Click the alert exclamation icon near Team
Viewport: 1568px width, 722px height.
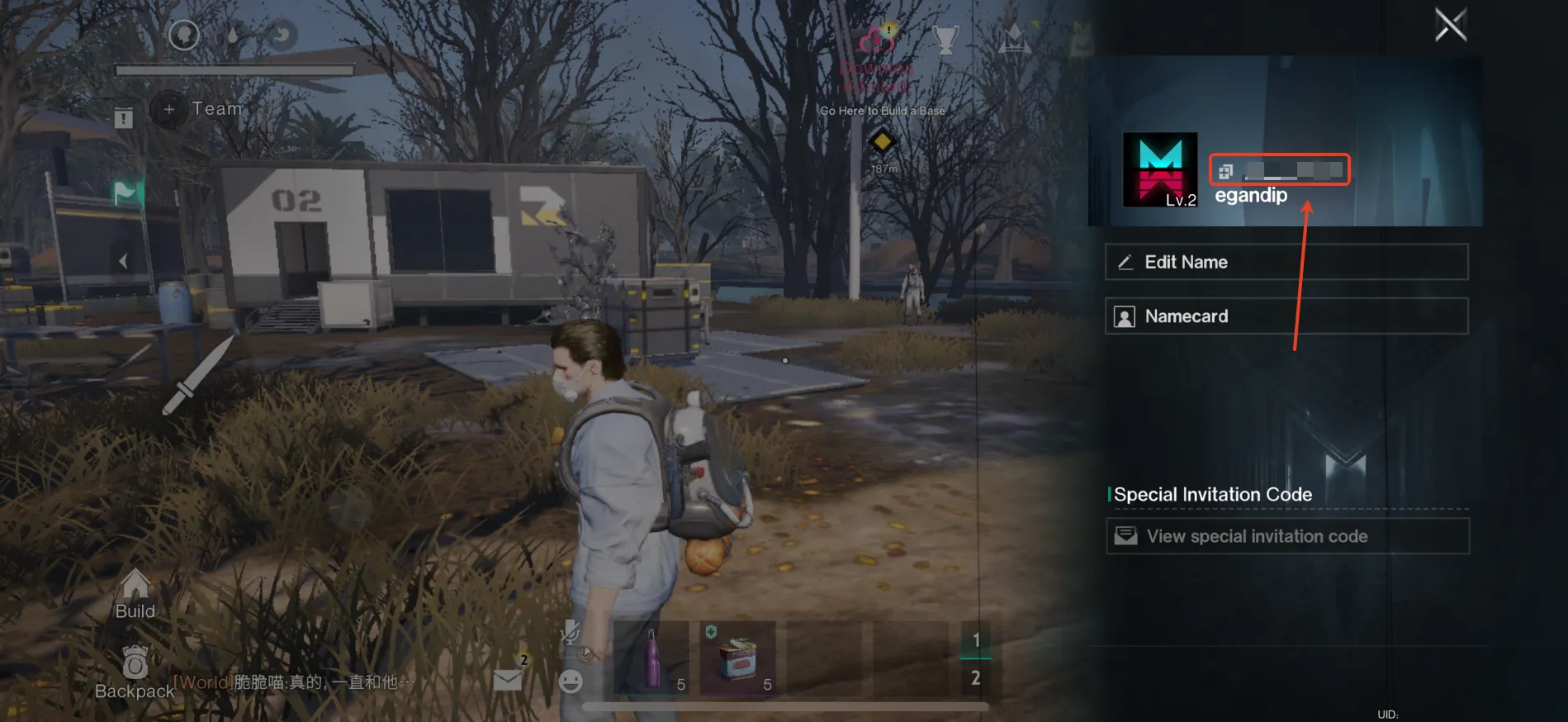[124, 118]
